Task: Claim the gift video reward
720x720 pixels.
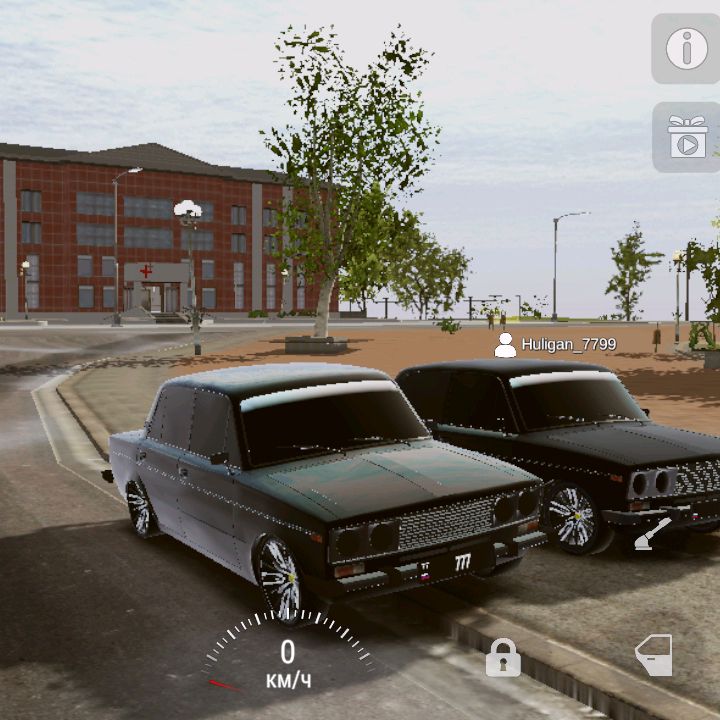Action: tap(686, 137)
